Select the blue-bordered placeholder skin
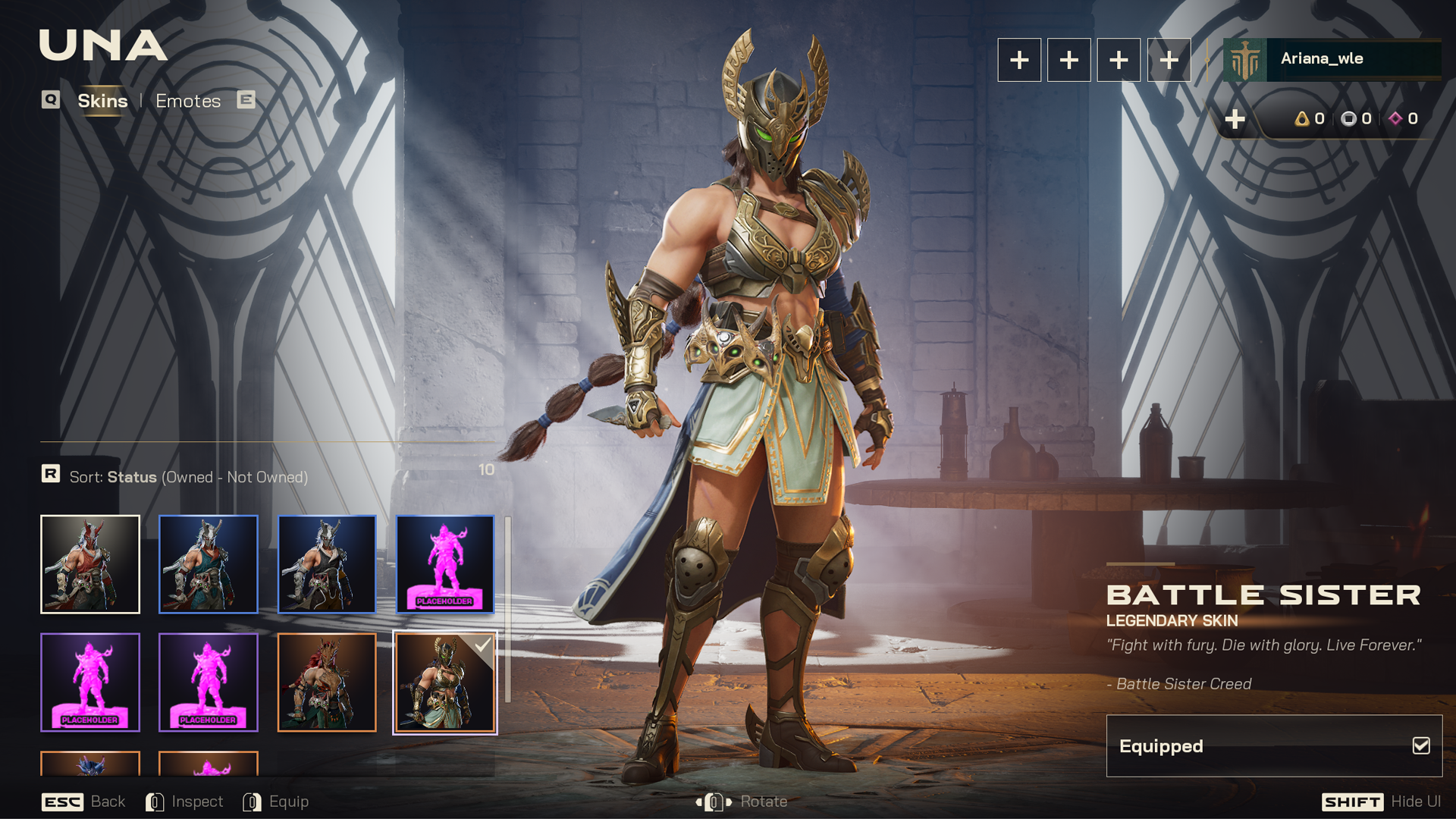Screen dimensions: 1456x819 (x=445, y=564)
